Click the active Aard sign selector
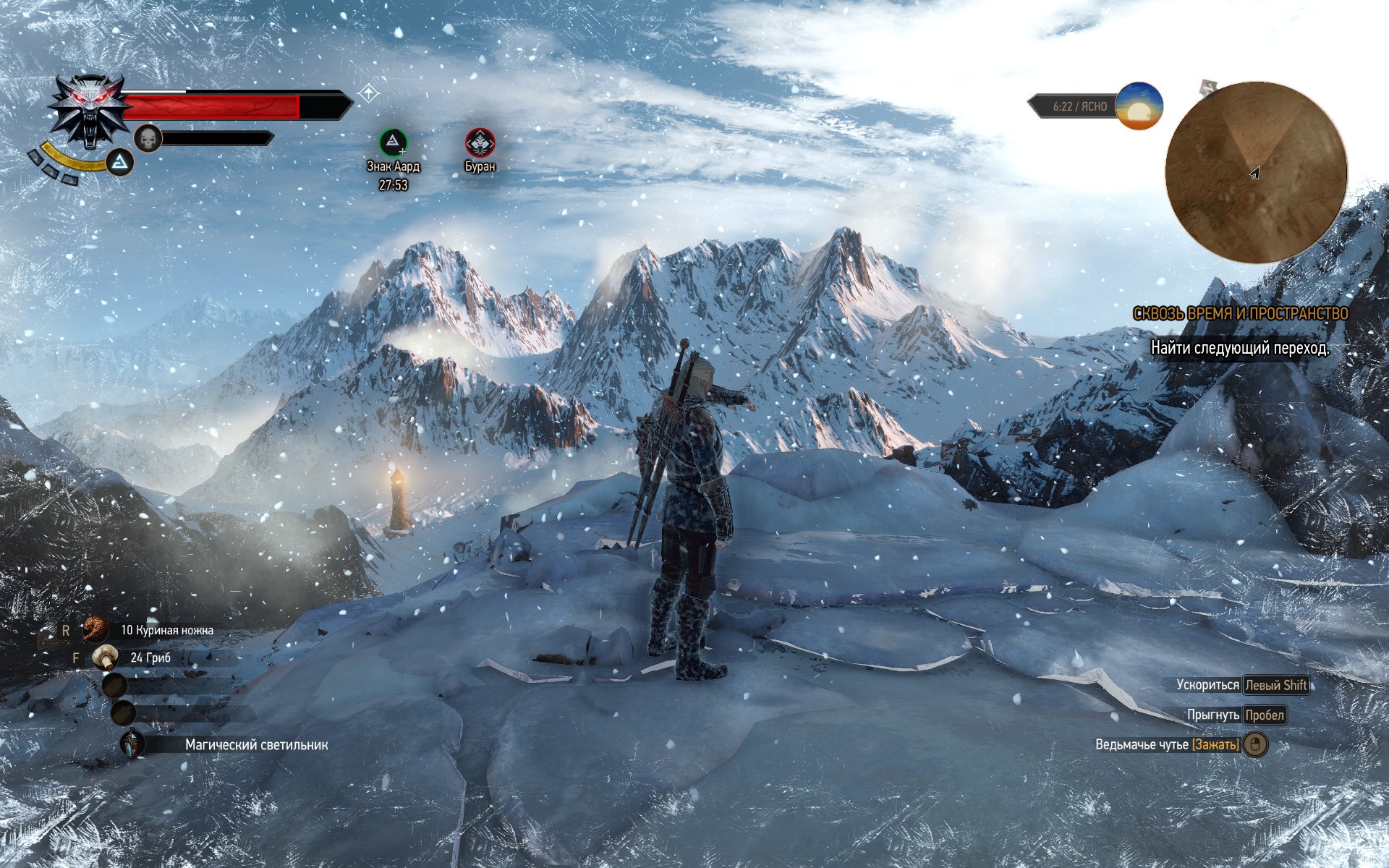The image size is (1389, 868). (x=120, y=163)
